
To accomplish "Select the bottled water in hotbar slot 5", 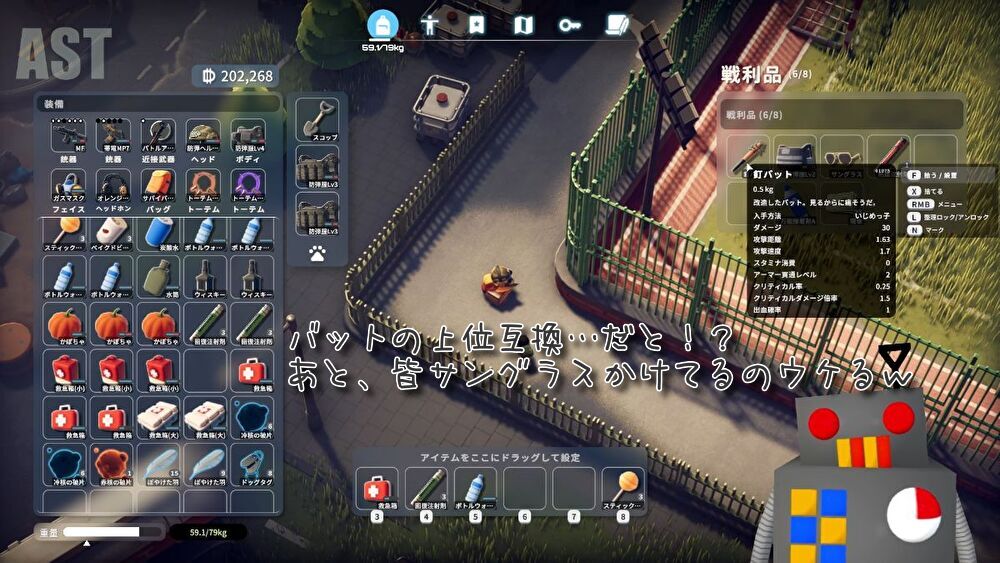I will coord(475,490).
